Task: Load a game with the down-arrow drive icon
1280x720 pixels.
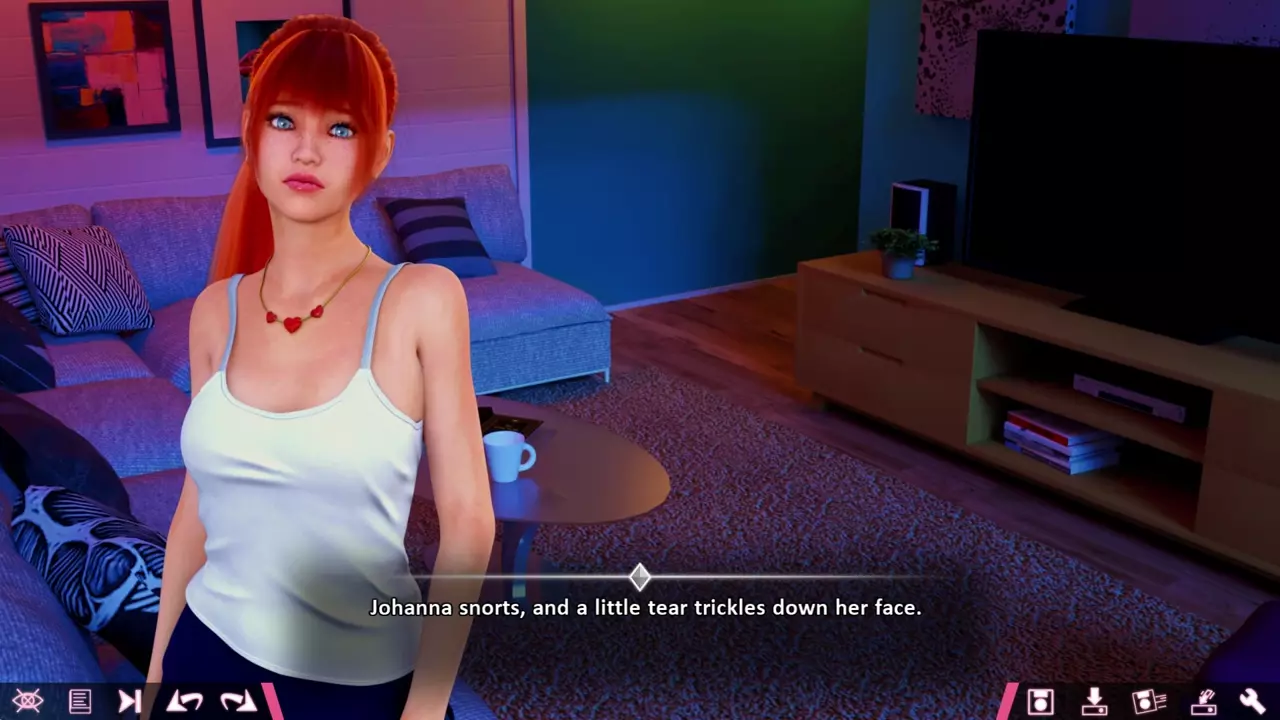Action: click(1094, 701)
